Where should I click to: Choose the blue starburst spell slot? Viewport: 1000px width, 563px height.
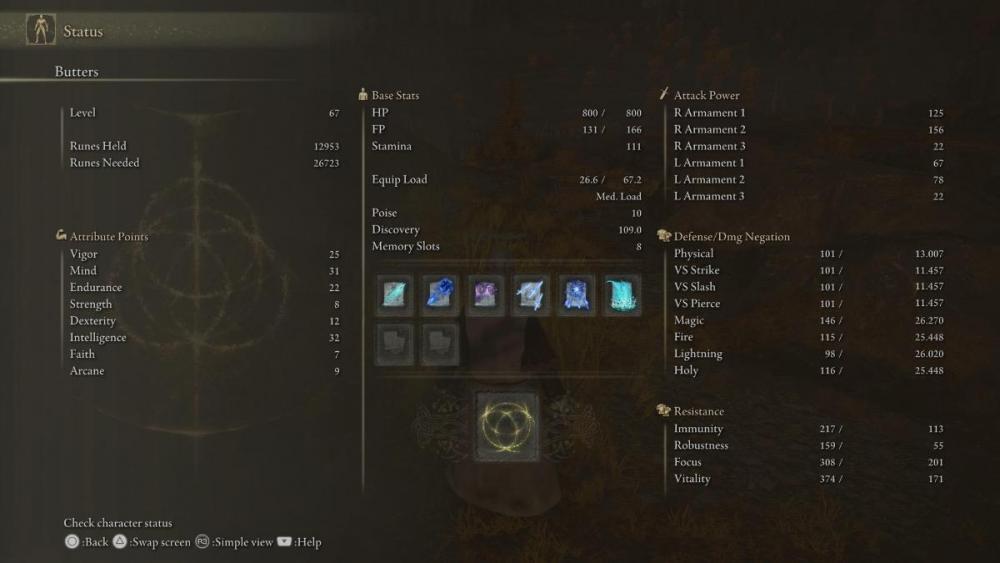578,295
